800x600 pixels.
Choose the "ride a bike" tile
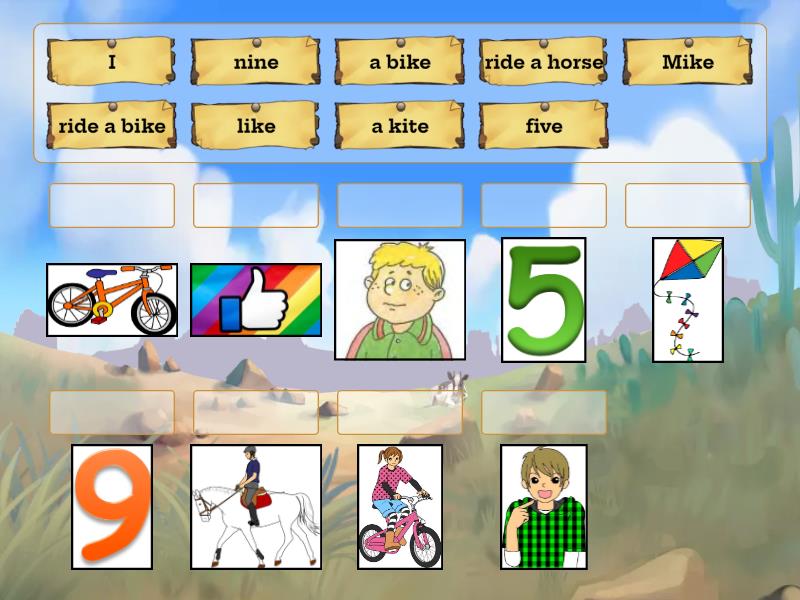112,126
